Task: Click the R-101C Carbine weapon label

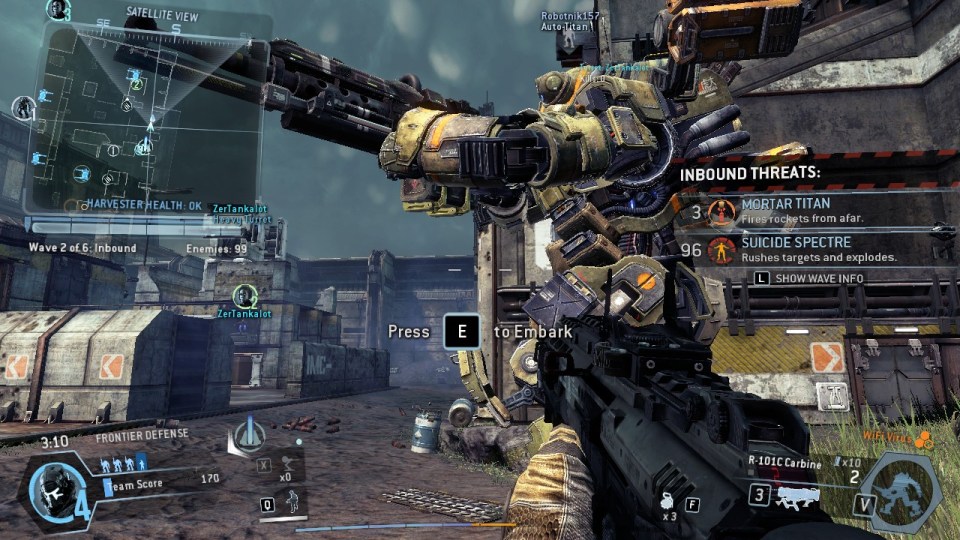Action: 784,464
